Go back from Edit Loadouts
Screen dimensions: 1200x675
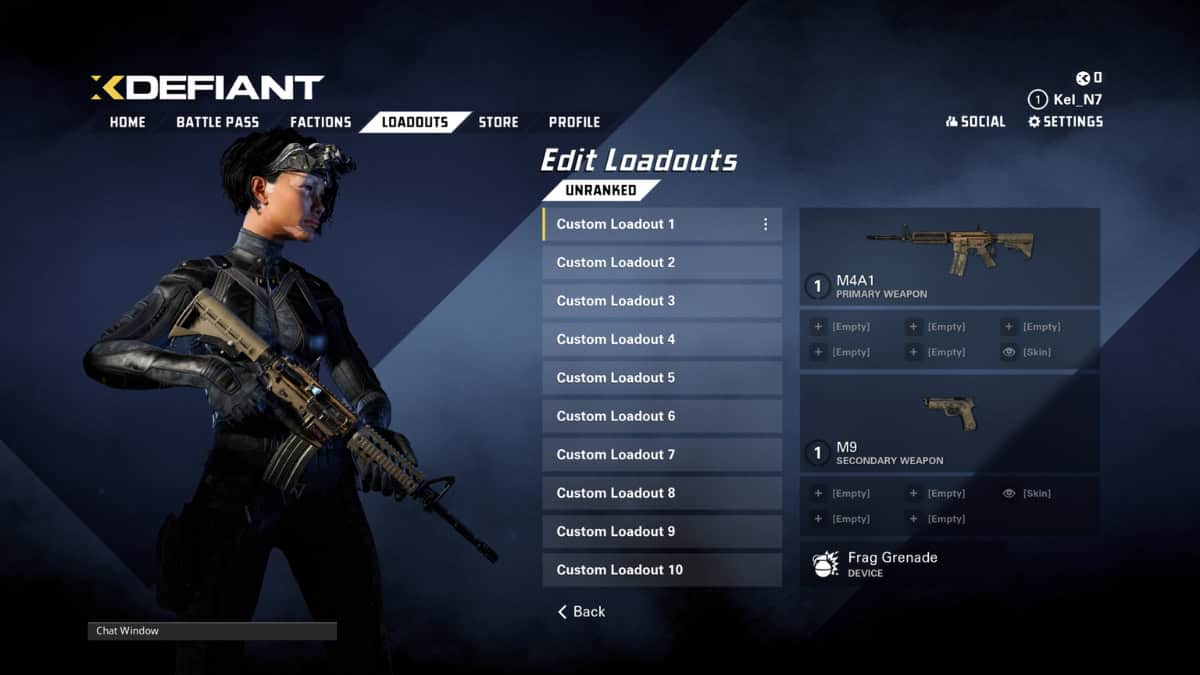(582, 612)
